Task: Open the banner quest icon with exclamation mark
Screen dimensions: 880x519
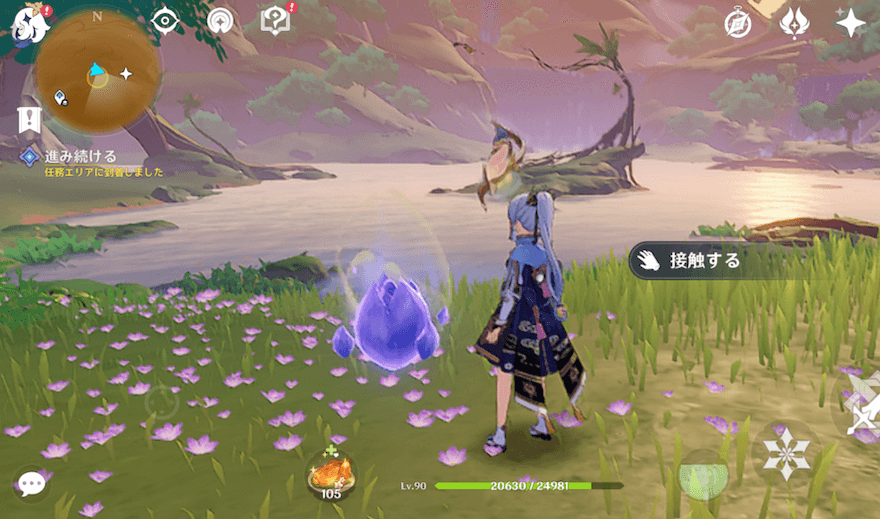Action: pos(29,121)
